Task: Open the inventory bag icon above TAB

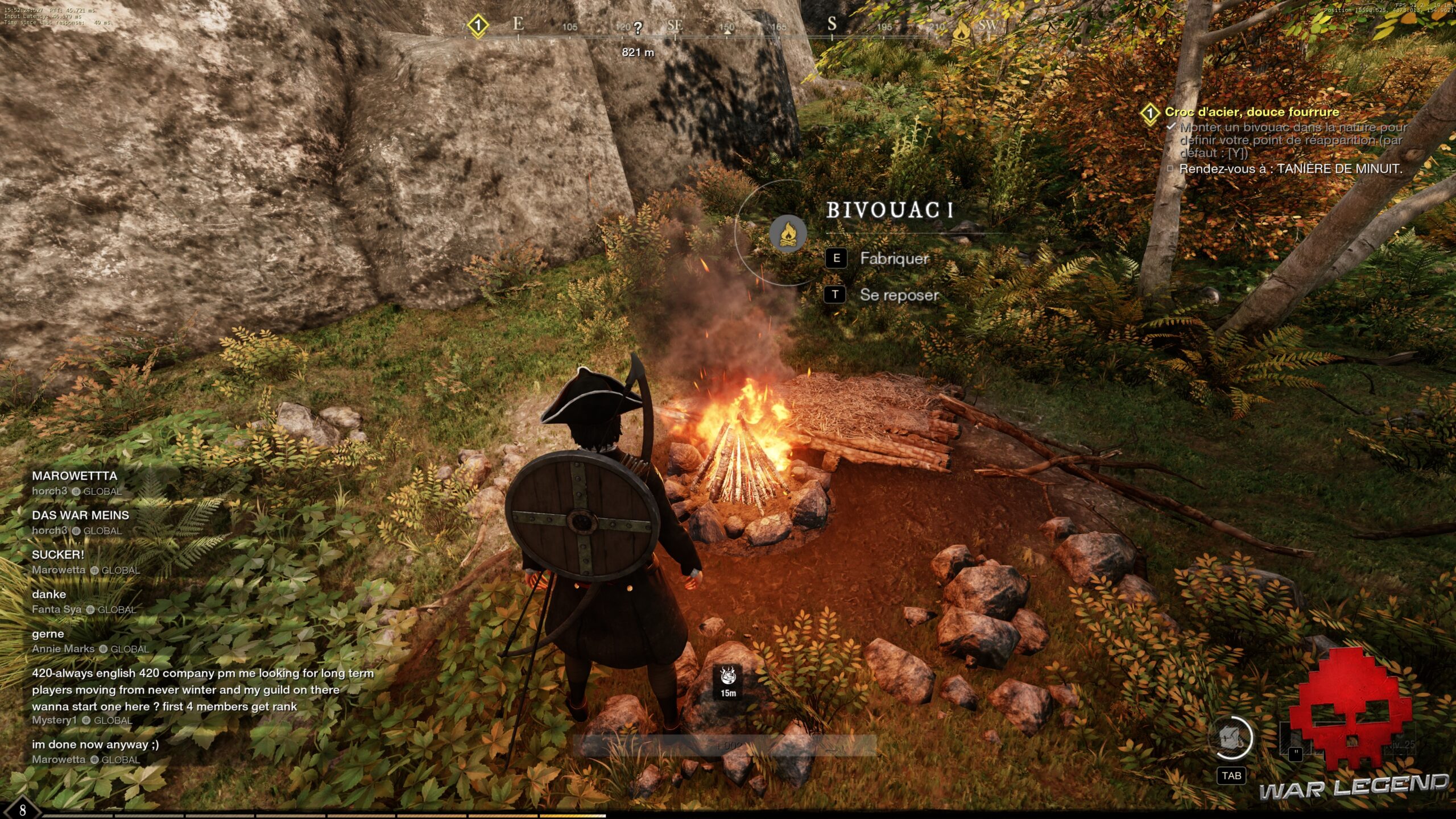Action: click(x=1231, y=738)
